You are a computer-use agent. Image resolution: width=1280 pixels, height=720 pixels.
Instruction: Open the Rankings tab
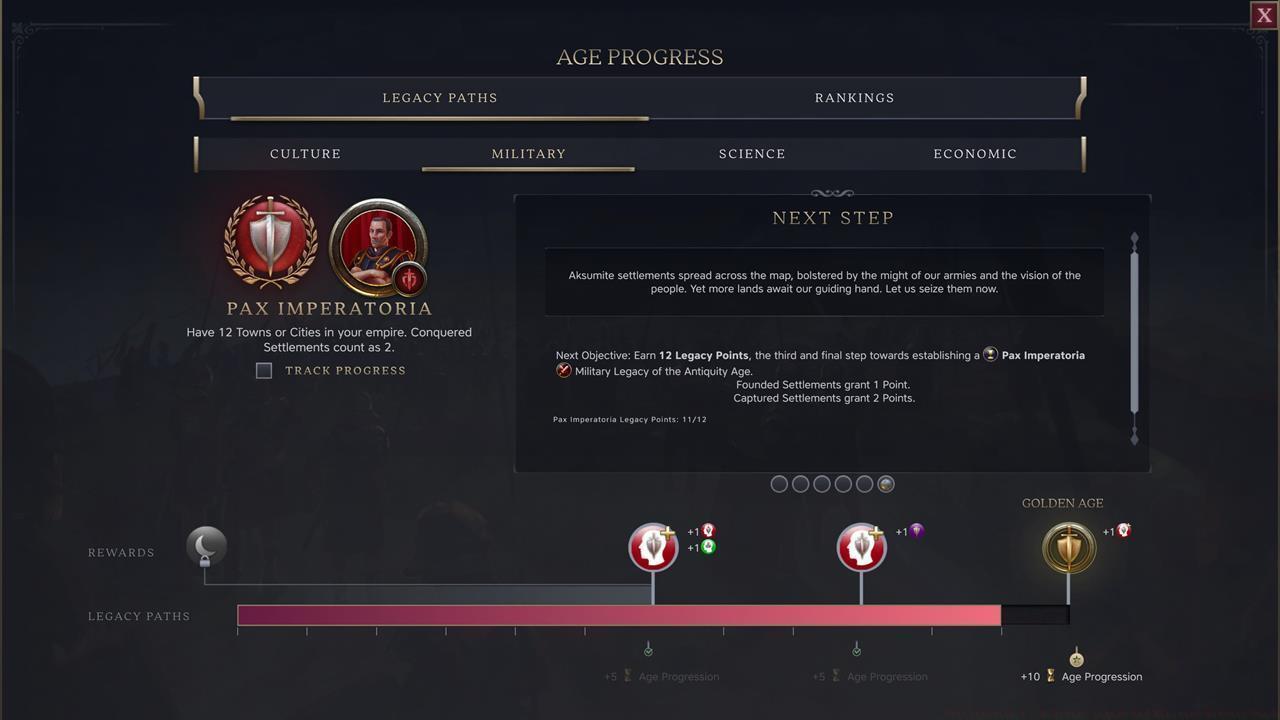pyautogui.click(x=854, y=97)
